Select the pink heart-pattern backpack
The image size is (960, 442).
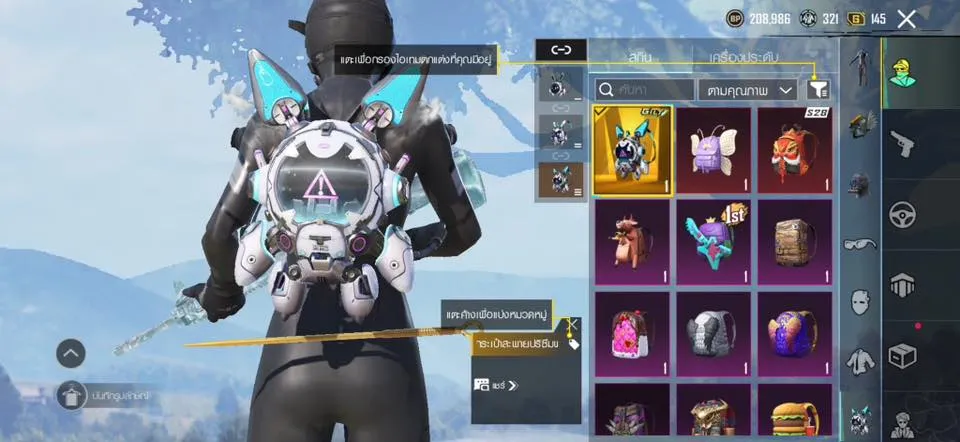coord(631,334)
